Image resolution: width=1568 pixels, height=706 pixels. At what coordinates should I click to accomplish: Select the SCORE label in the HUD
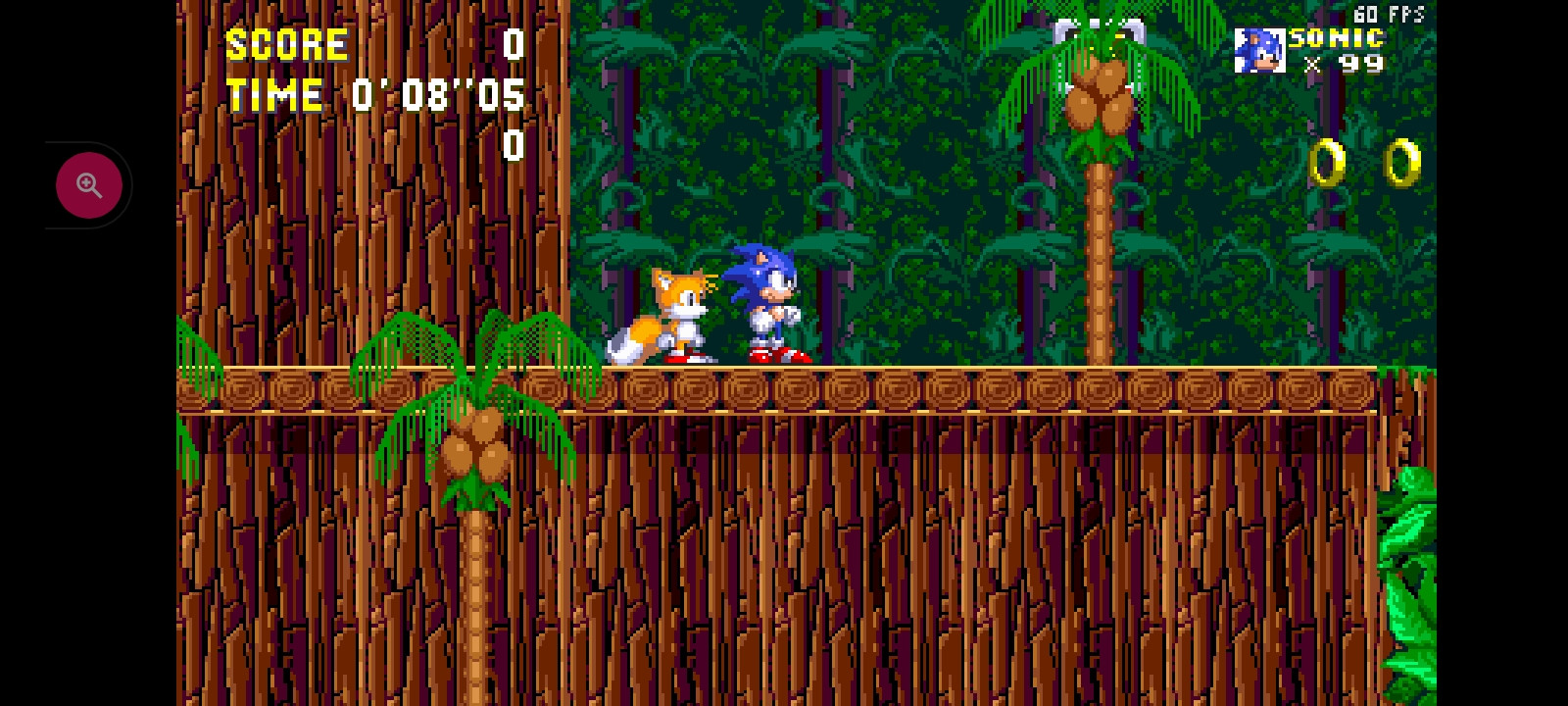(286, 43)
